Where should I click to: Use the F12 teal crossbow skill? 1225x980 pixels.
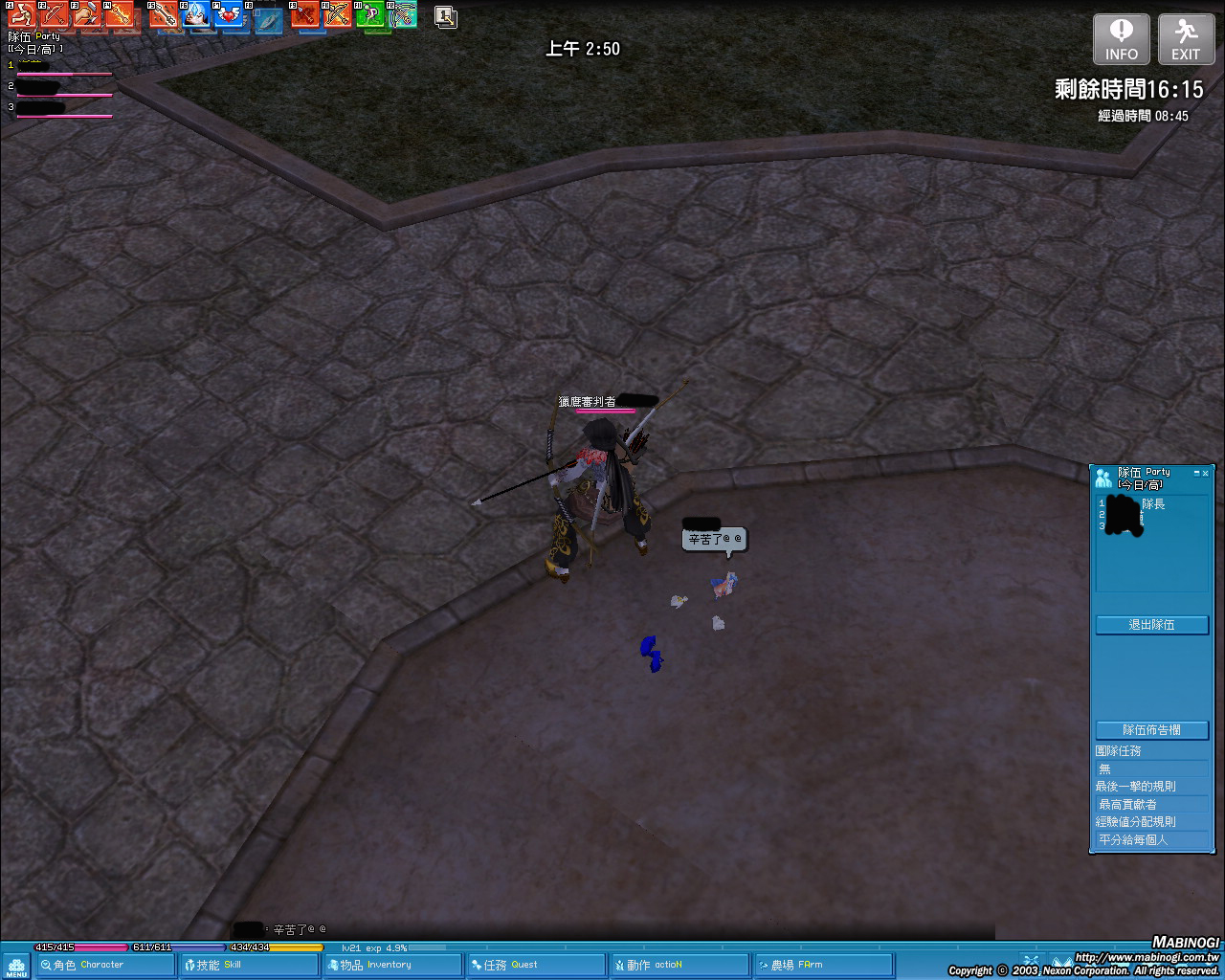click(x=403, y=14)
